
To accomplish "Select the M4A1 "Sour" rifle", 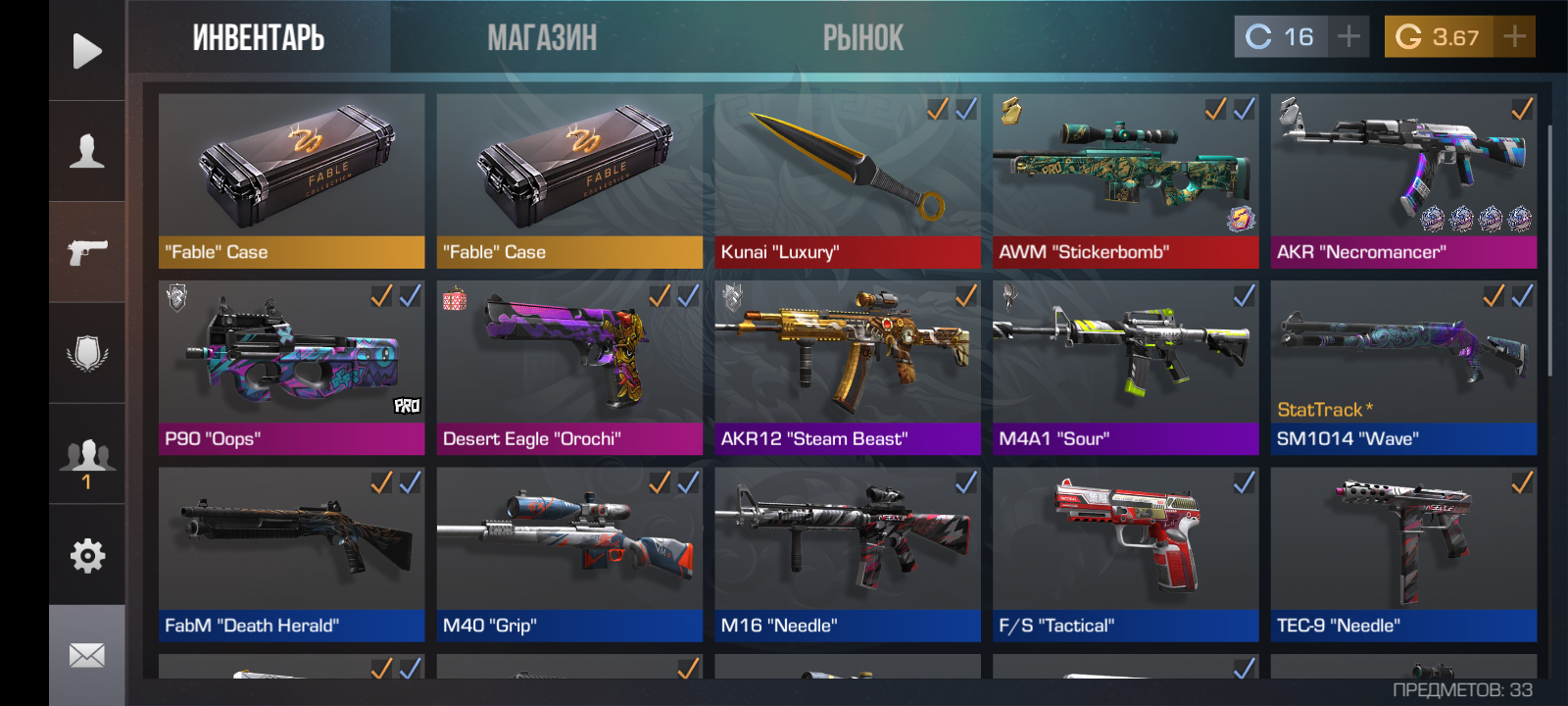I will coord(1125,368).
